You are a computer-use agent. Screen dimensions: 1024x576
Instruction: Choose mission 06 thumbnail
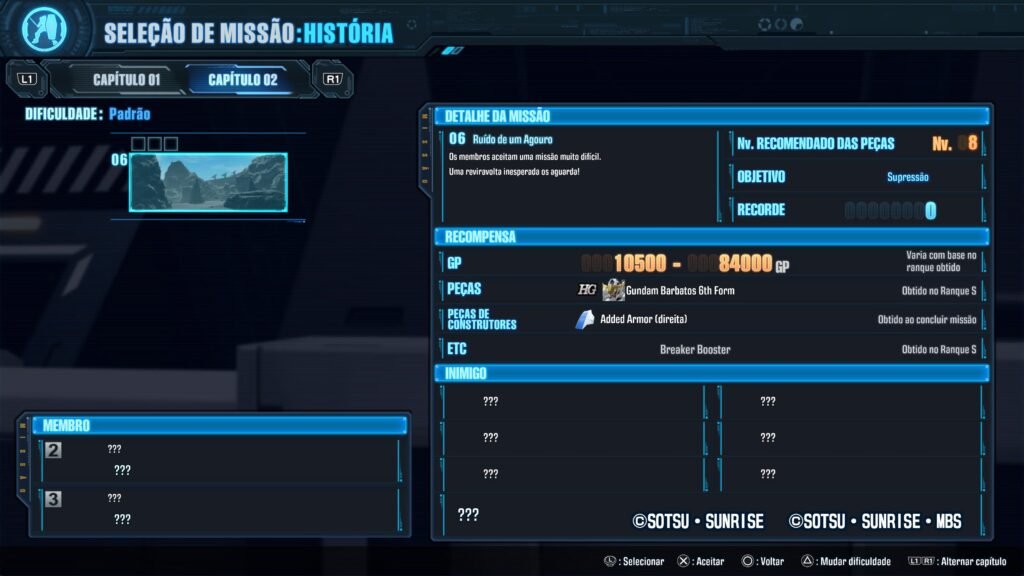click(x=208, y=181)
